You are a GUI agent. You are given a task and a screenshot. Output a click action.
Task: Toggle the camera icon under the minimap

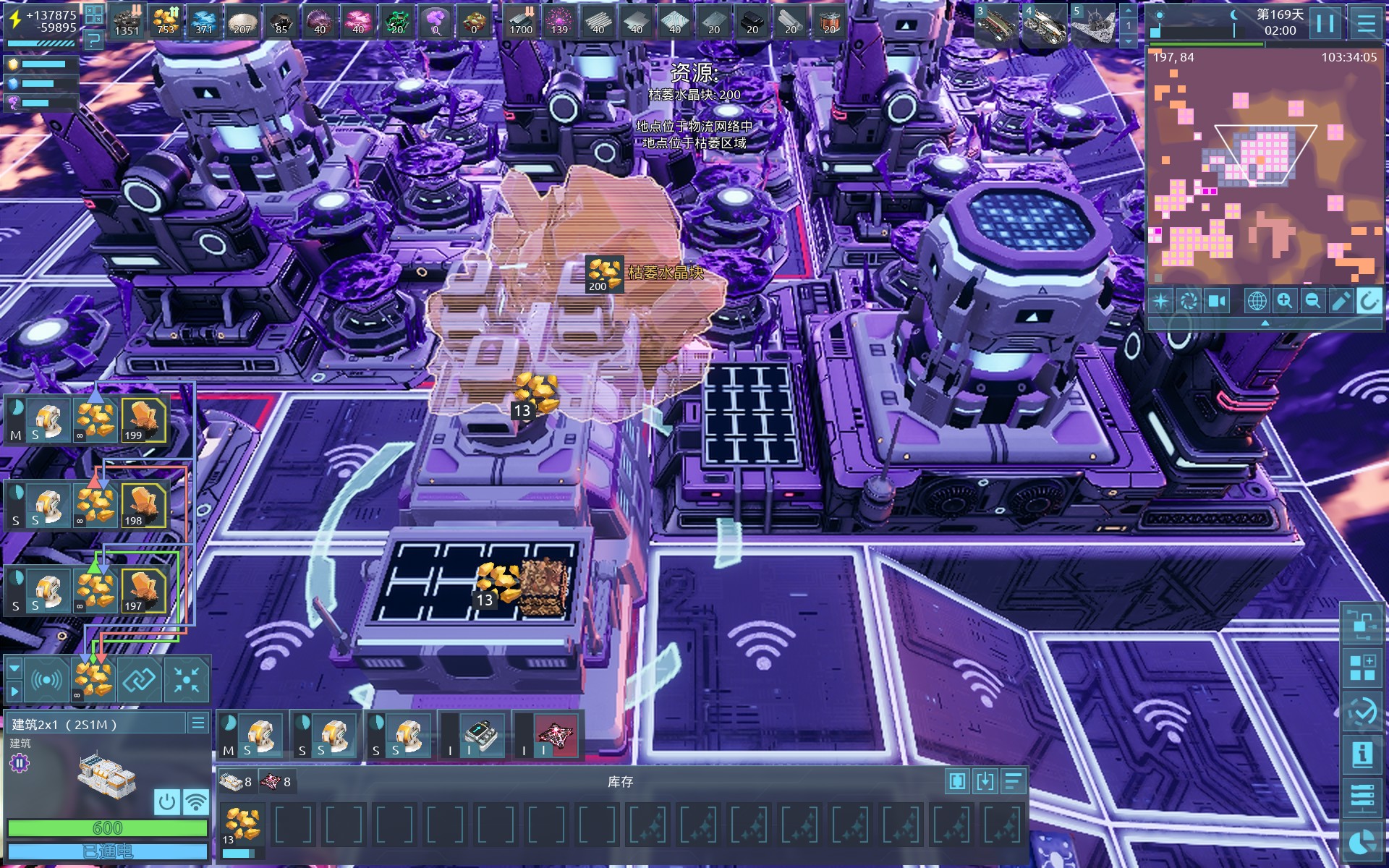[x=1217, y=301]
